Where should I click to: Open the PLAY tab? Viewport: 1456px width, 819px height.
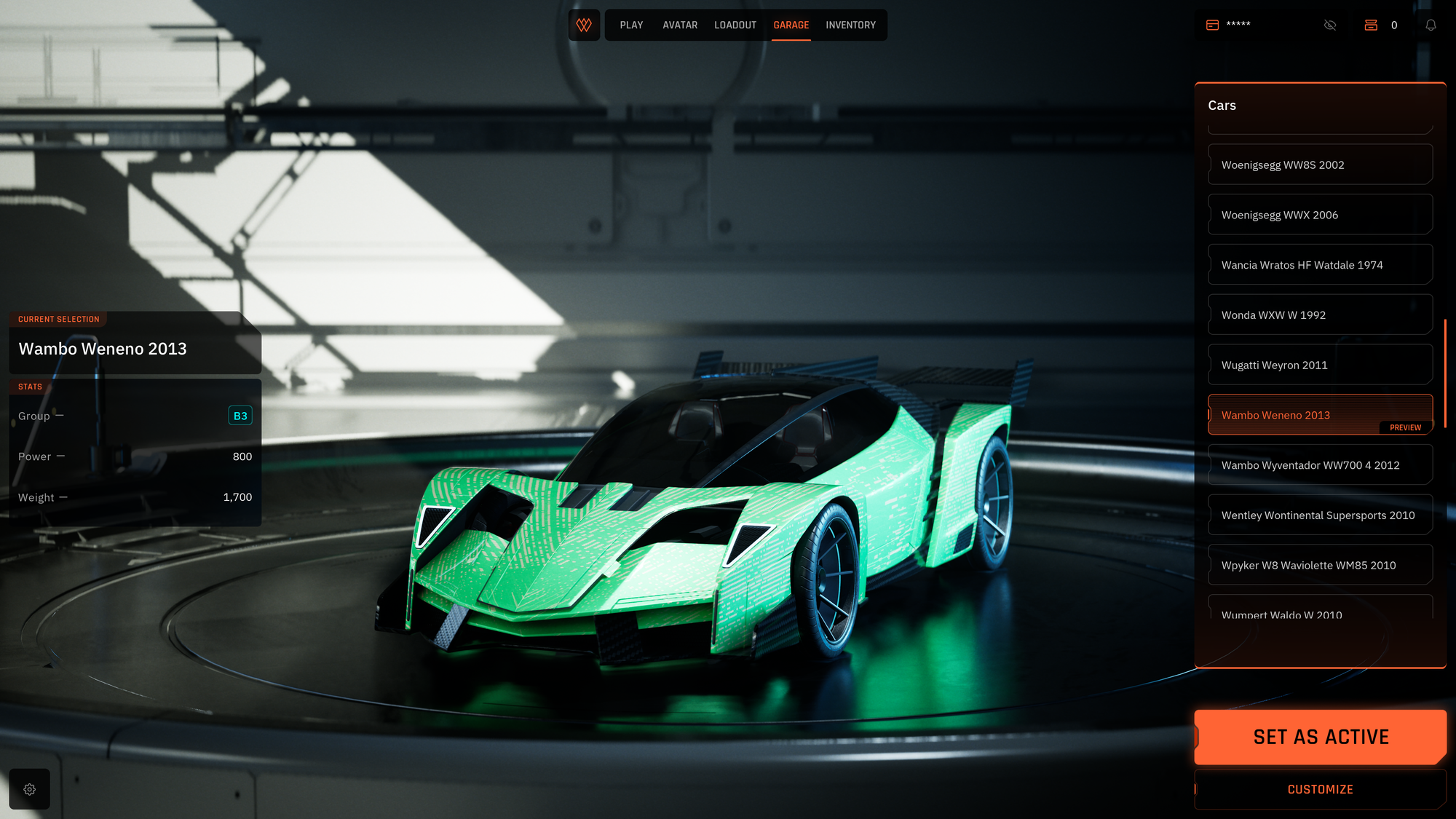631,25
